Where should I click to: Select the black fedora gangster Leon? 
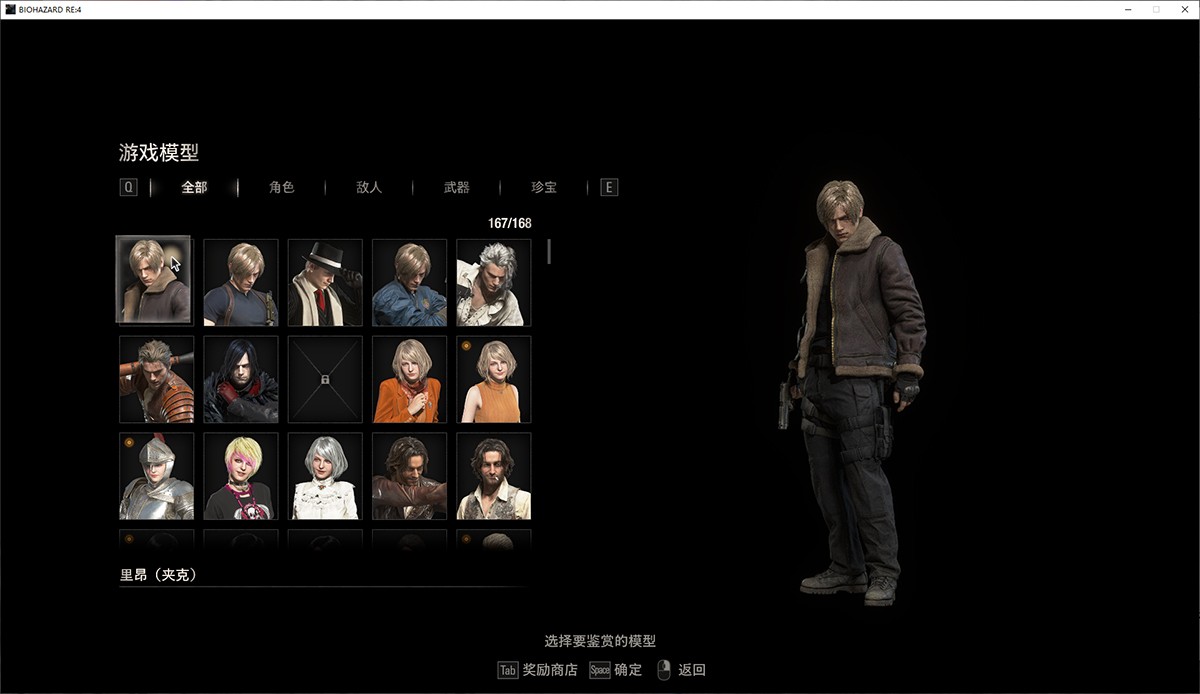click(325, 283)
